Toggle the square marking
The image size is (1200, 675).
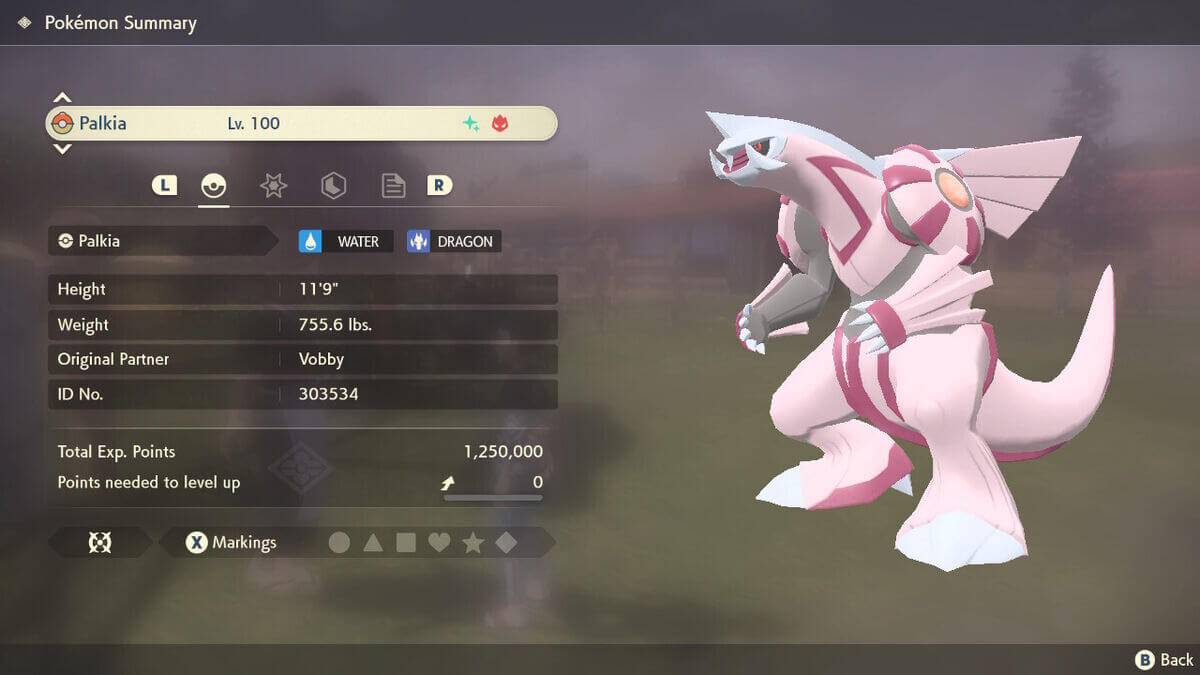(406, 543)
